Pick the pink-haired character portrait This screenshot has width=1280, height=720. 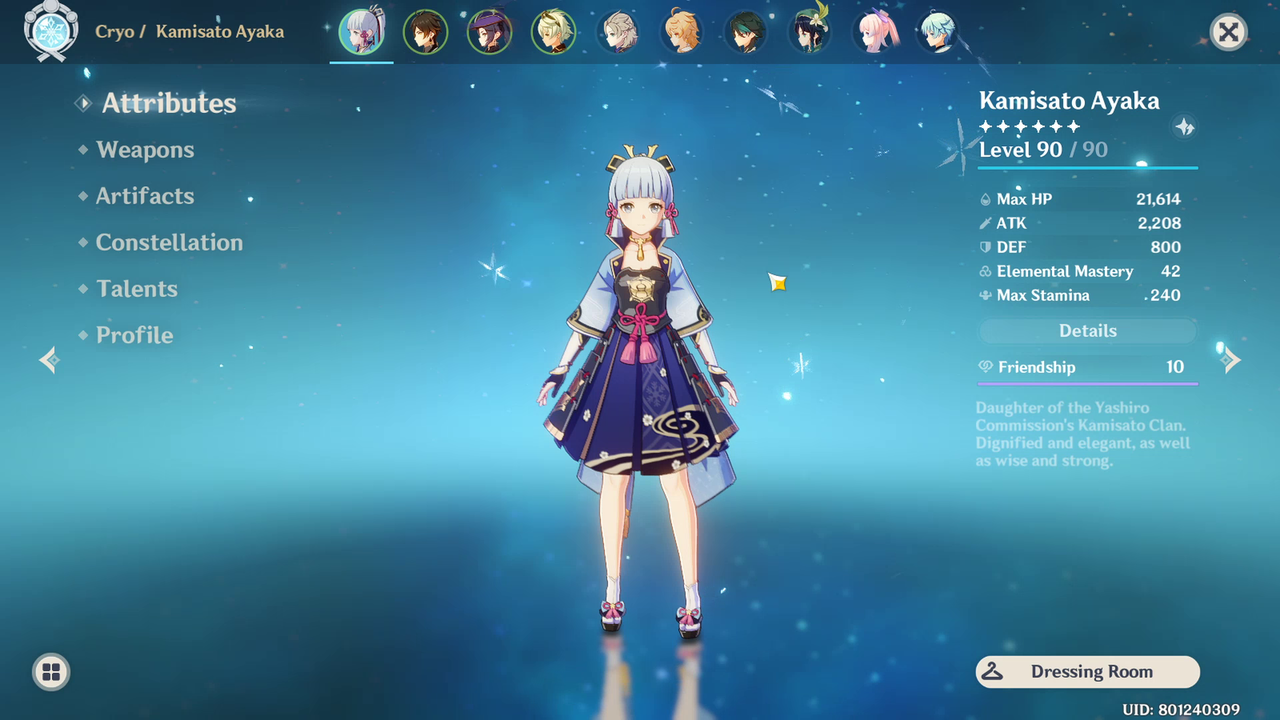pyautogui.click(x=875, y=32)
